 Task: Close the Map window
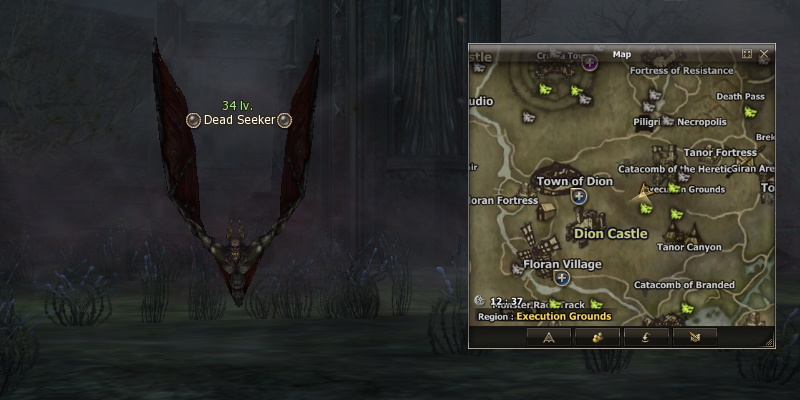(x=764, y=54)
